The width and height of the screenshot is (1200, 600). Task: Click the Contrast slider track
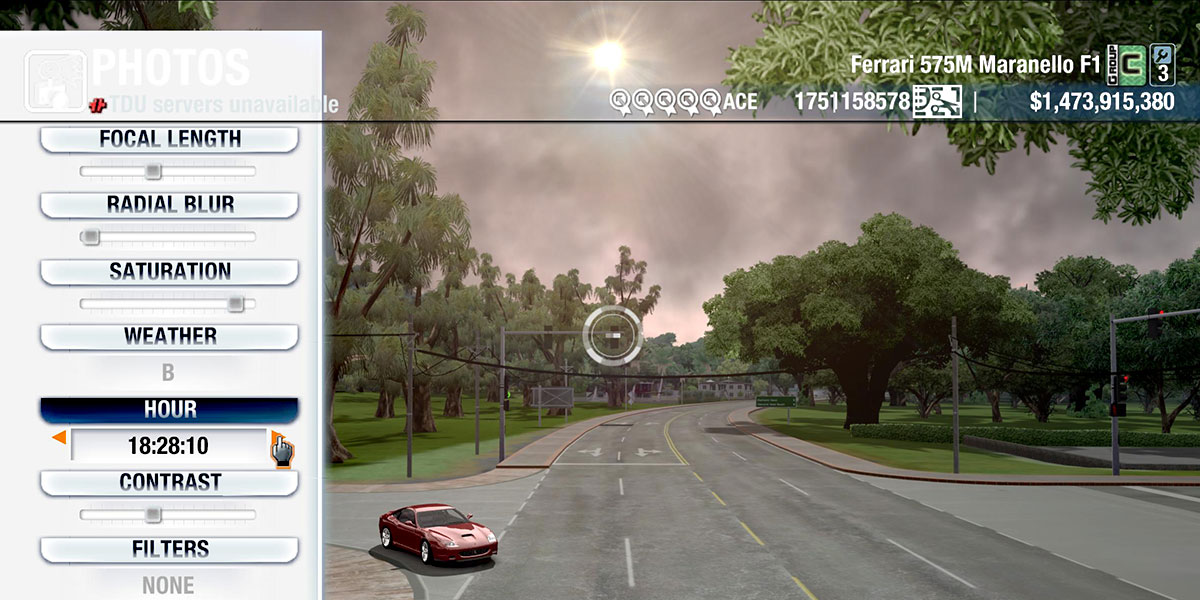168,515
